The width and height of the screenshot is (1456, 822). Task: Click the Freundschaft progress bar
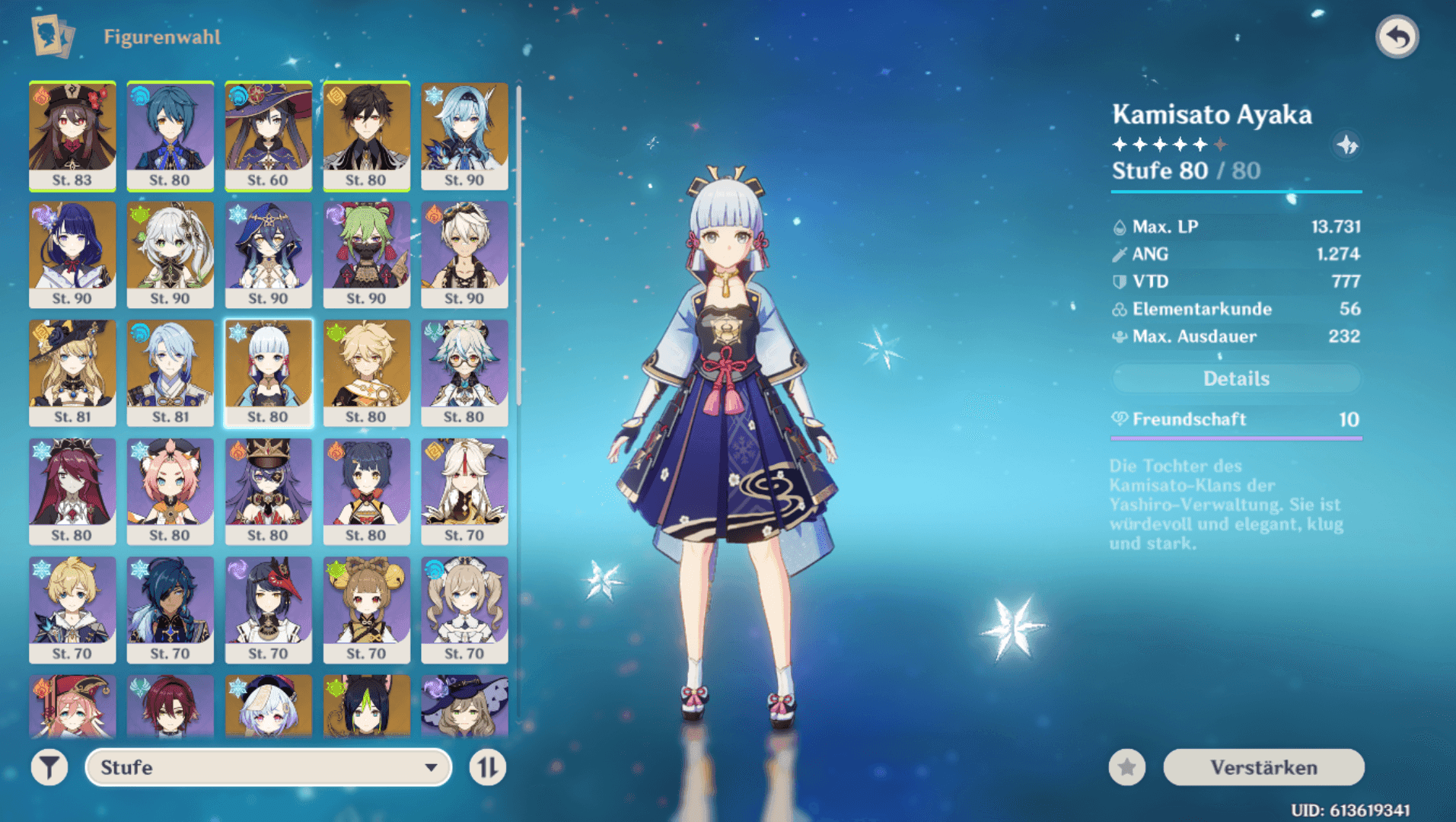click(1236, 438)
